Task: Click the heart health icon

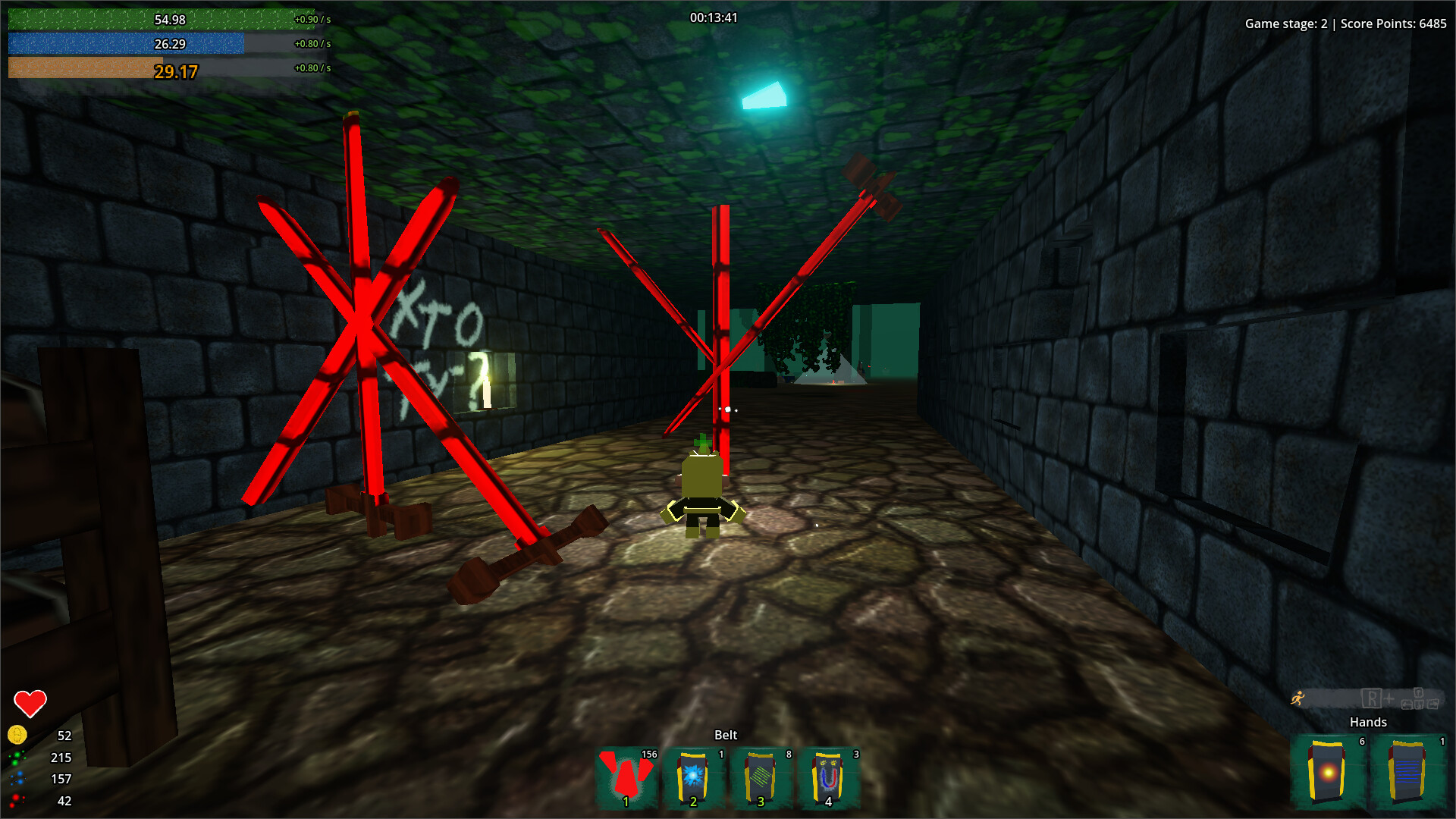Action: [x=30, y=701]
